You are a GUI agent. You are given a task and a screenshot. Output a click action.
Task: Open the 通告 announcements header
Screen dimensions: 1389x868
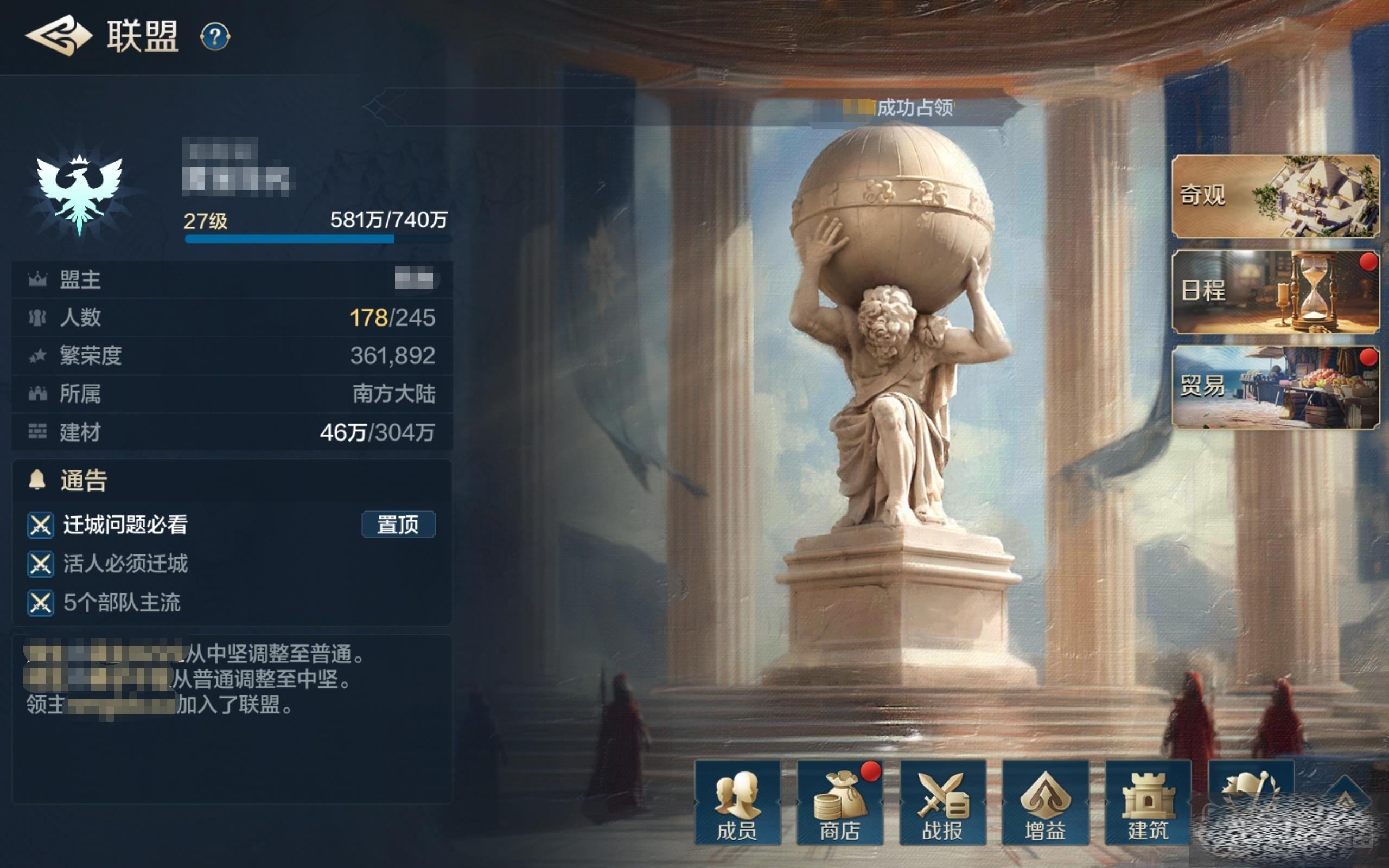click(x=84, y=481)
